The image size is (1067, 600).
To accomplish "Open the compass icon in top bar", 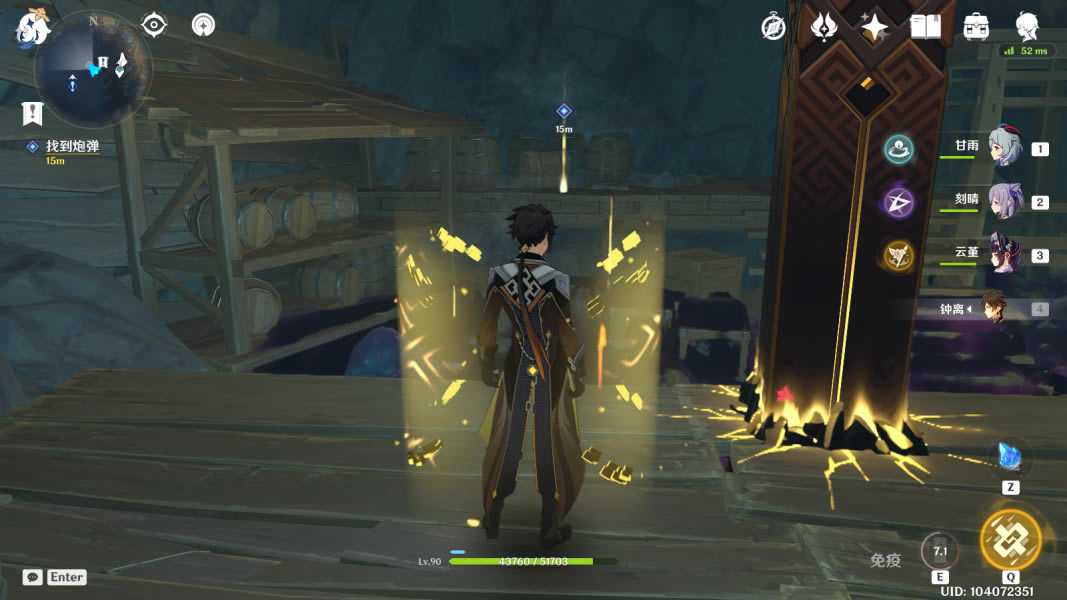I will 773,28.
